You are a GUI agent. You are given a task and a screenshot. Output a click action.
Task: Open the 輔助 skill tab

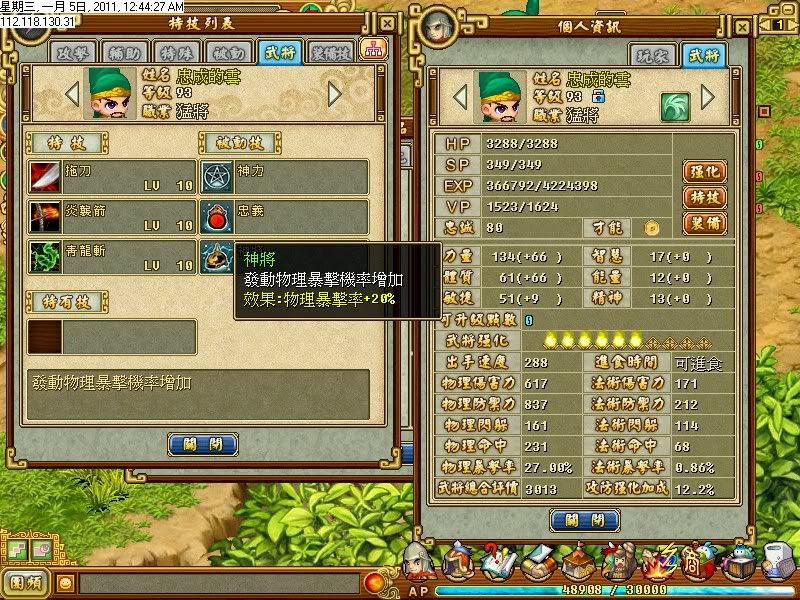coord(126,51)
